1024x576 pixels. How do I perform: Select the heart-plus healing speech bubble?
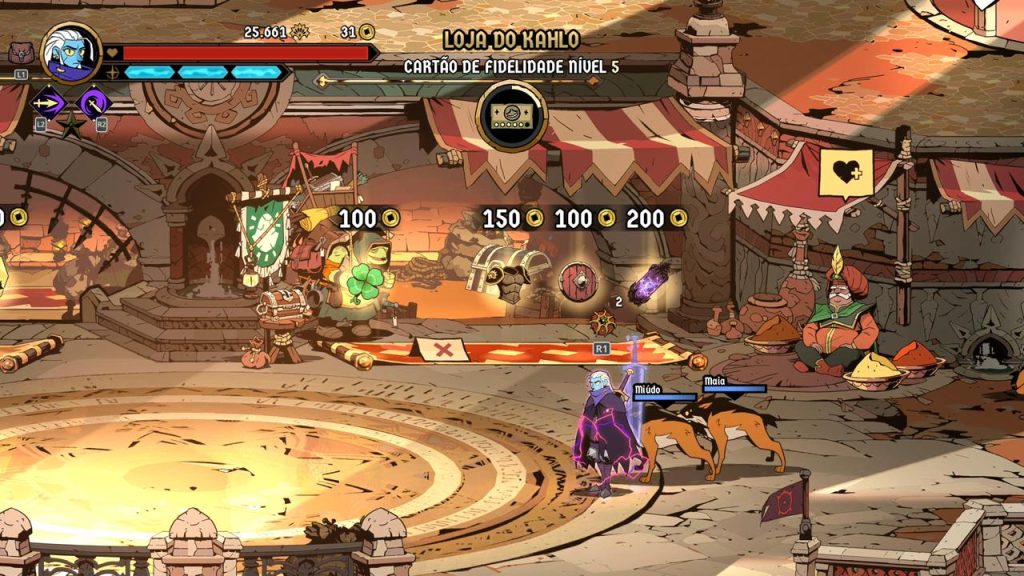pyautogui.click(x=845, y=174)
